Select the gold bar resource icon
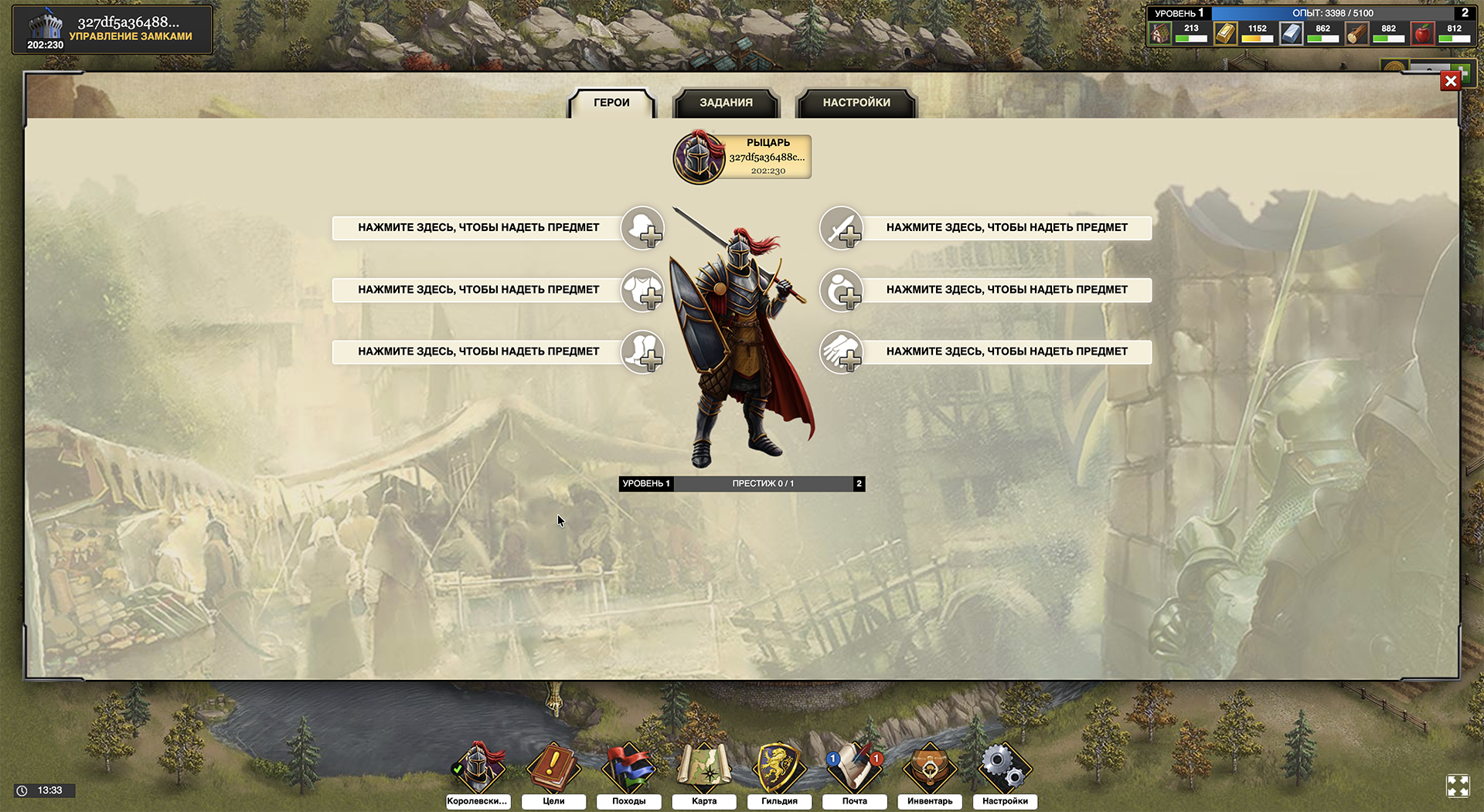This screenshot has height=812, width=1484. coord(1225,33)
